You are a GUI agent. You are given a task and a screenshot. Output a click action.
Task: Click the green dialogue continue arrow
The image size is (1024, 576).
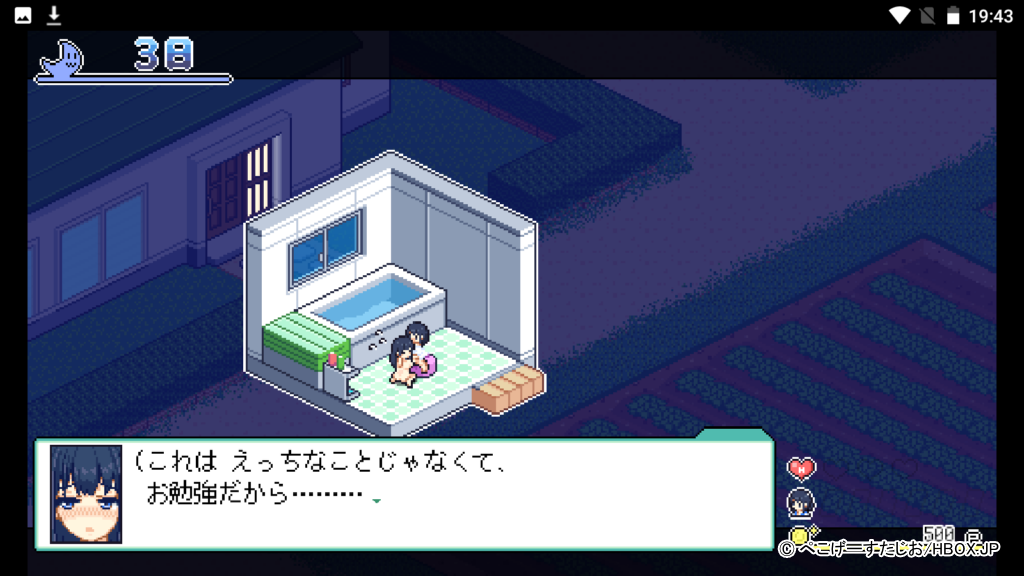377,500
